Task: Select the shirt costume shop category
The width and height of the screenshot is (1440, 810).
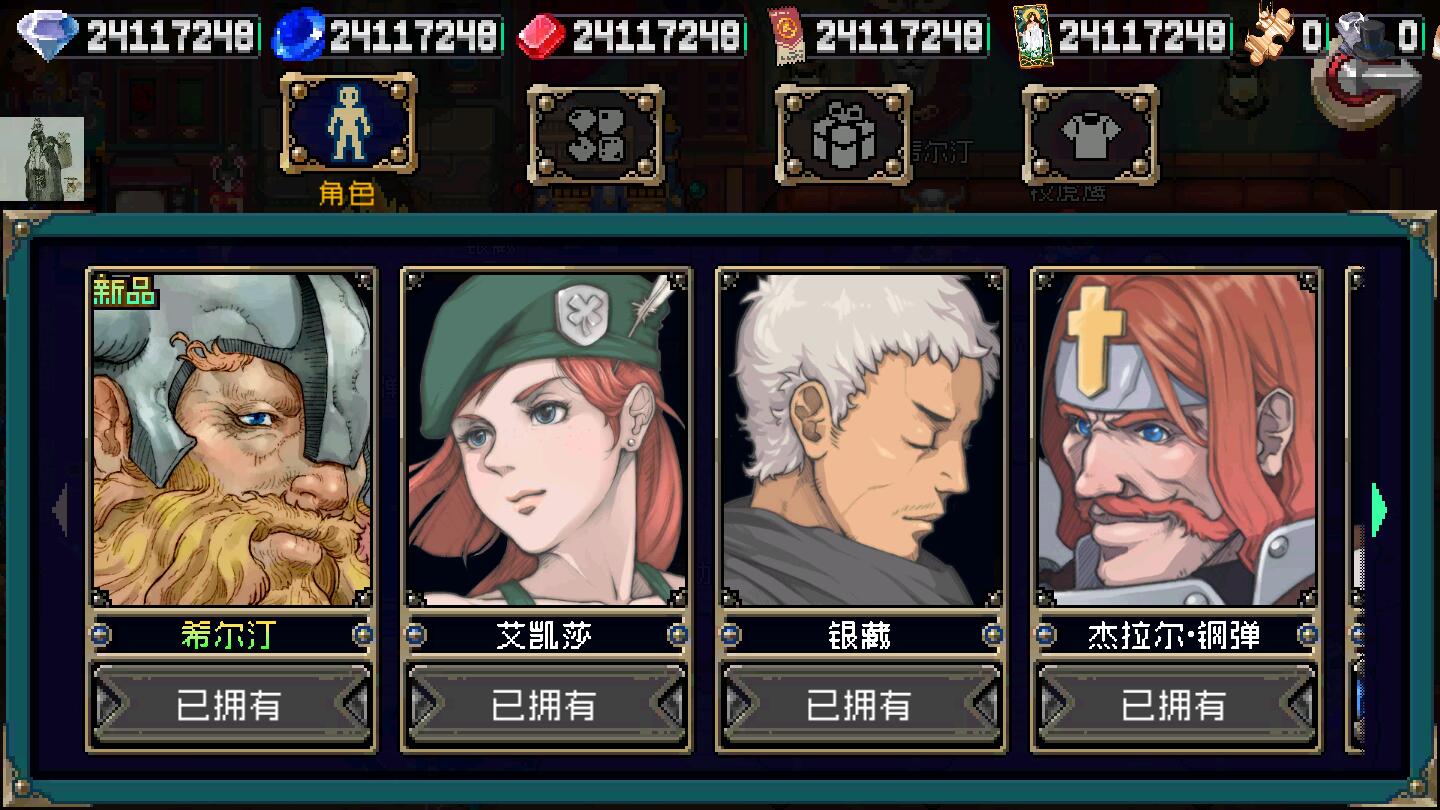Action: (x=1090, y=135)
